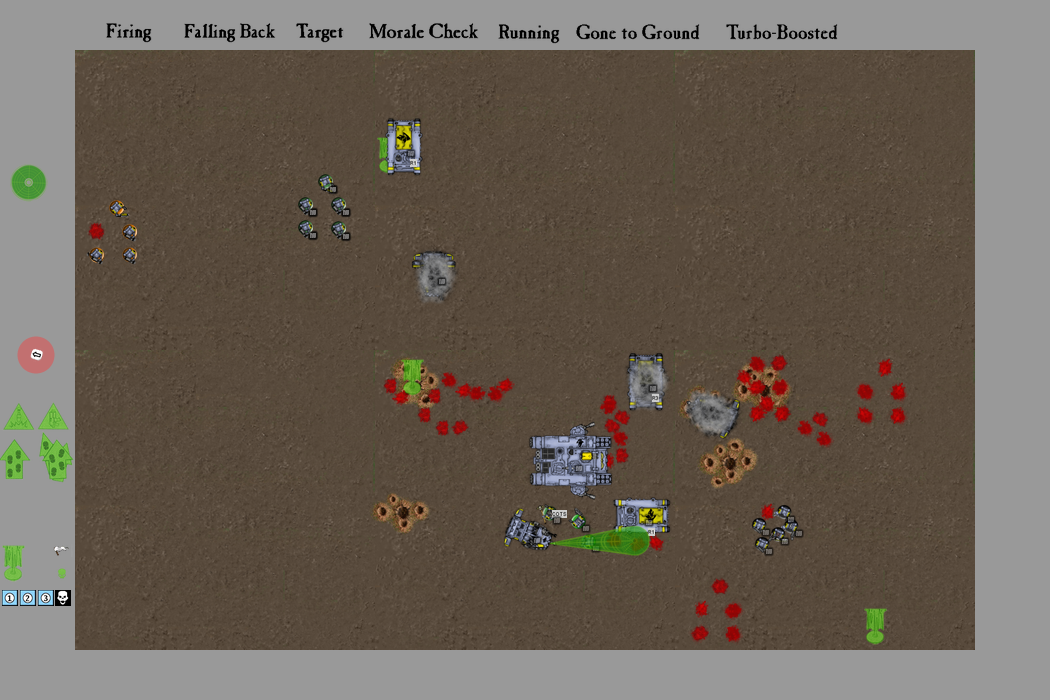Apply the Morale Check marker
The width and height of the screenshot is (1050, 700).
(x=423, y=32)
